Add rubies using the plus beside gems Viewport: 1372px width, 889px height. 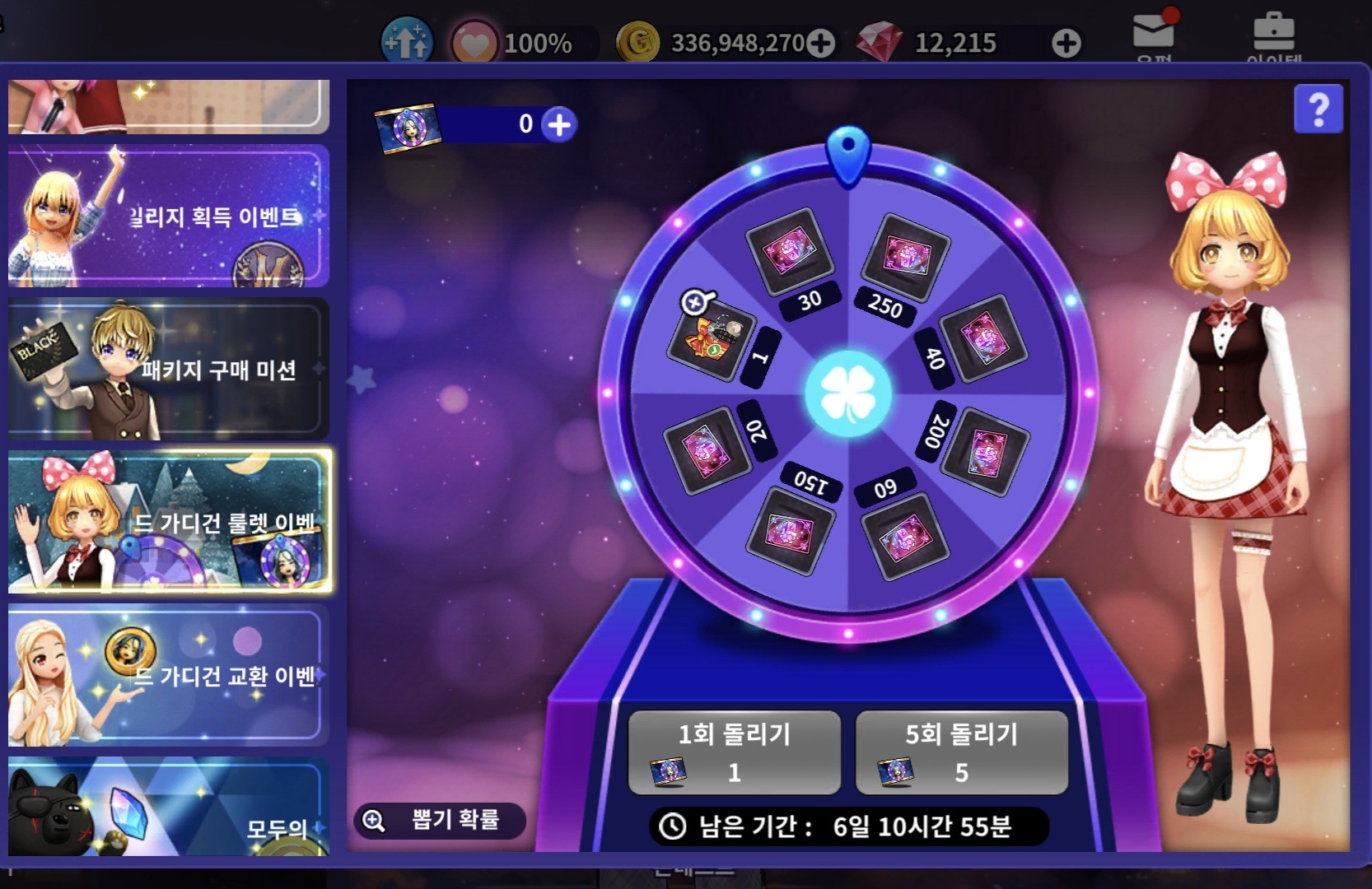(1066, 43)
